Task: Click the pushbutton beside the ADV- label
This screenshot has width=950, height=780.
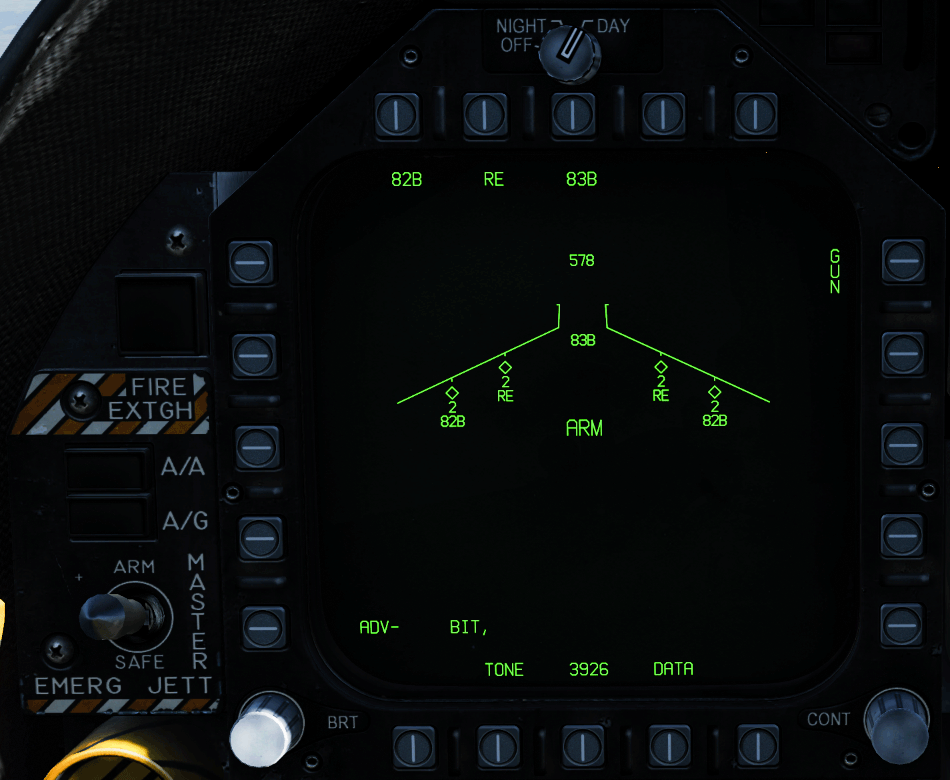Action: pyautogui.click(x=263, y=627)
